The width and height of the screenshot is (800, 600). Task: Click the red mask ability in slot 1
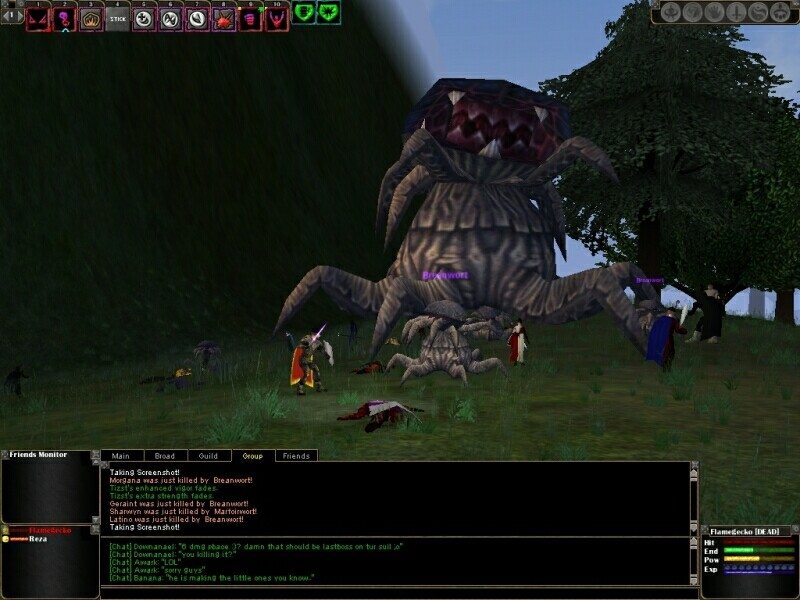point(39,18)
